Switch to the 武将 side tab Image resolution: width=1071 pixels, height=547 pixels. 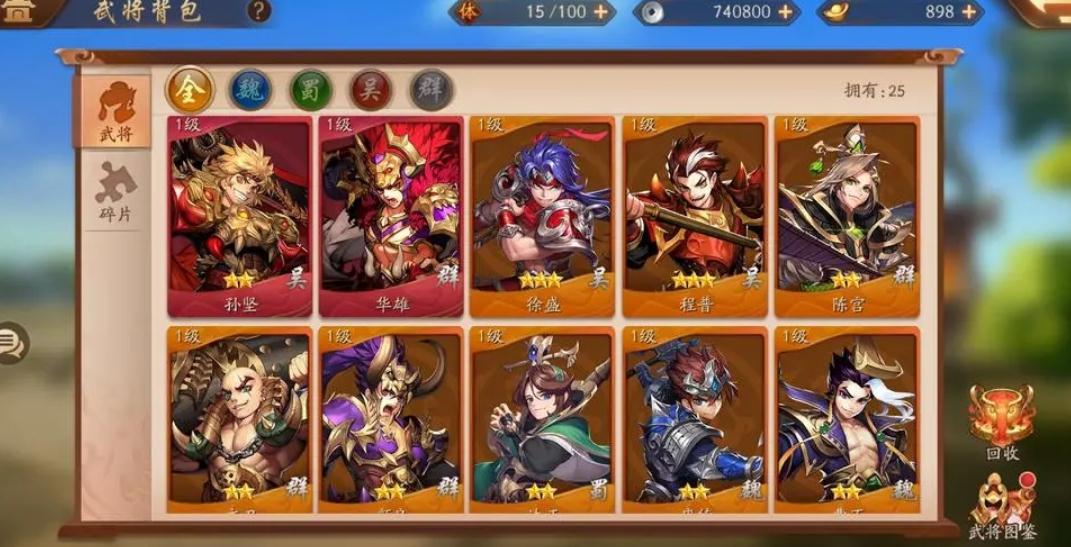pos(115,112)
